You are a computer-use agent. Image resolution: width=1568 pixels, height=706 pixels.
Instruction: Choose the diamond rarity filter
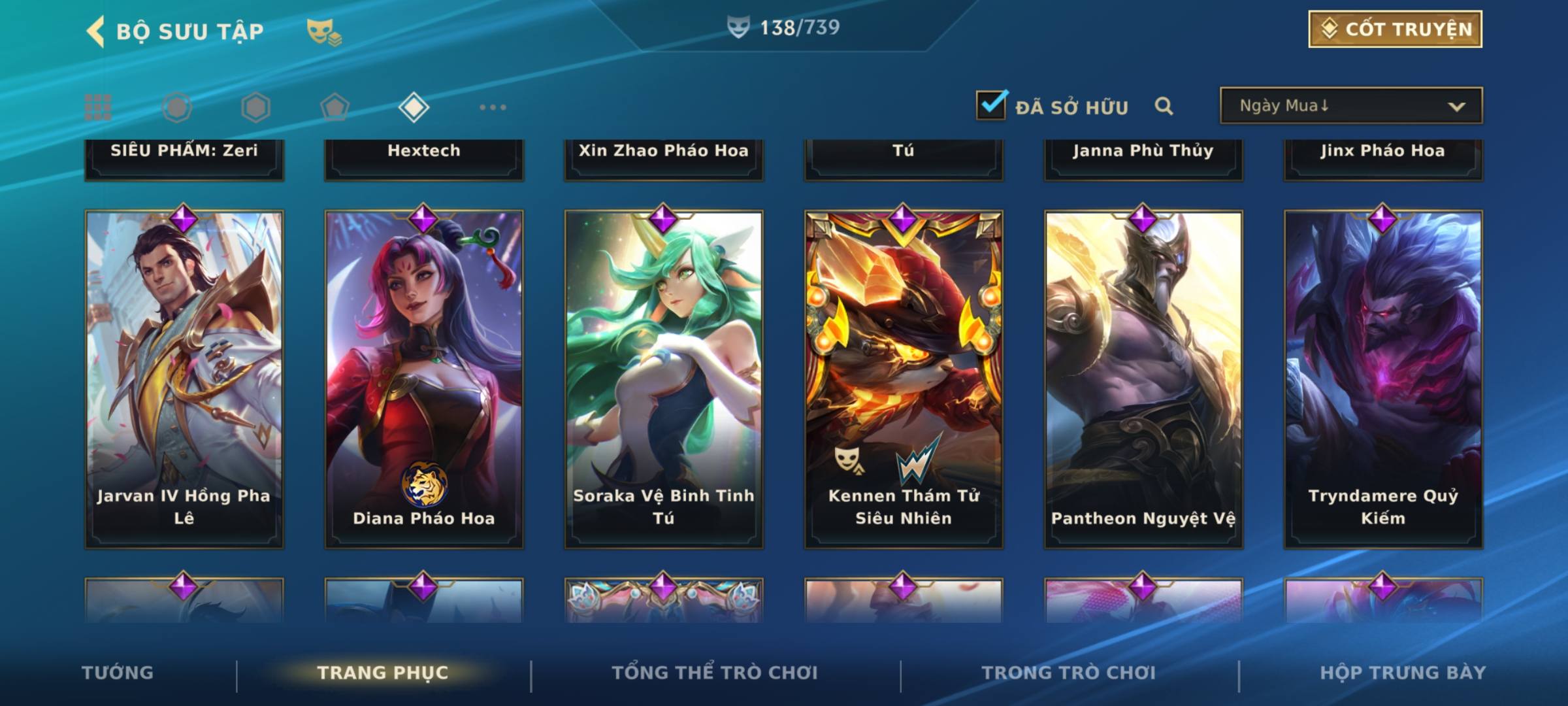(414, 107)
